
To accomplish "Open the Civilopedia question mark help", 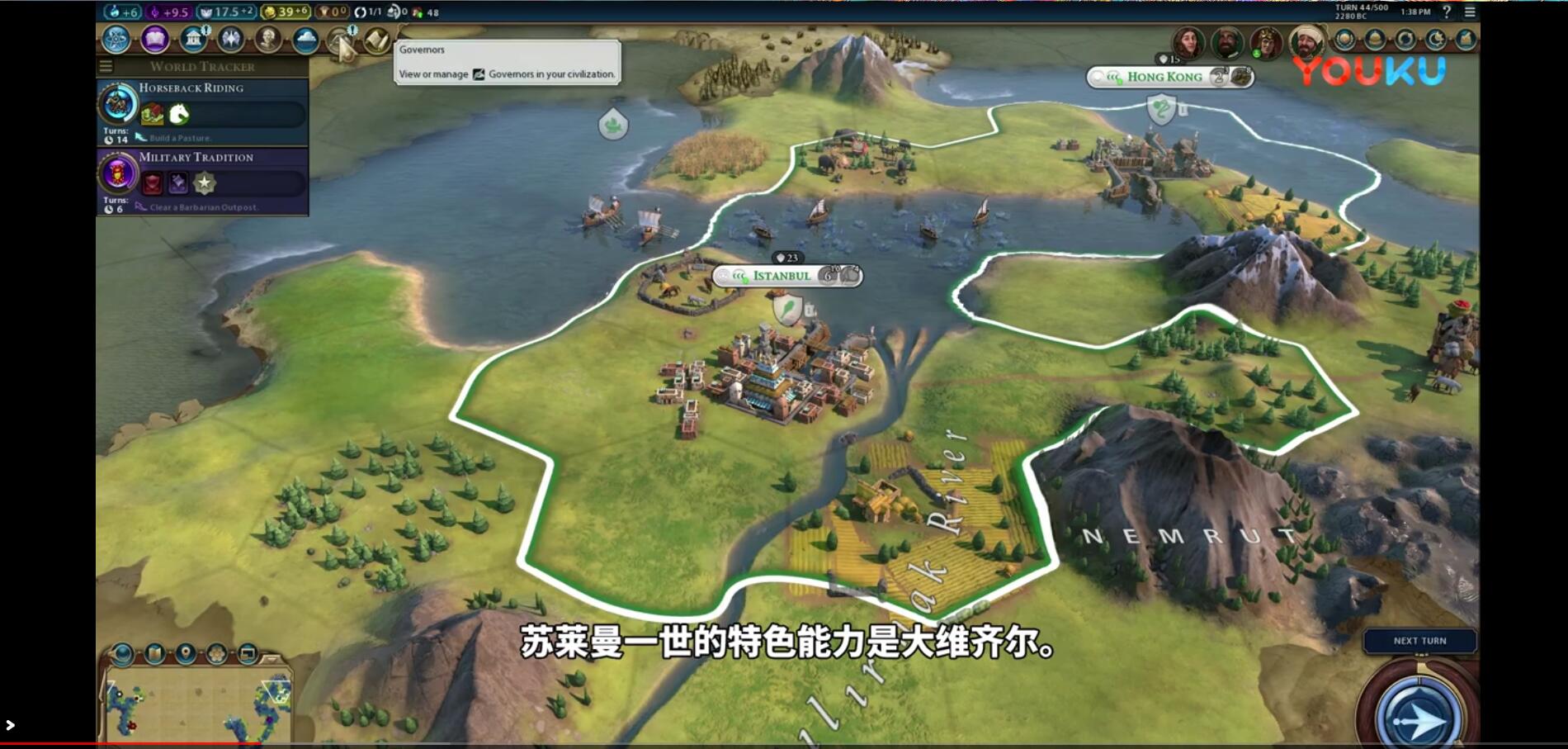I will (1447, 12).
